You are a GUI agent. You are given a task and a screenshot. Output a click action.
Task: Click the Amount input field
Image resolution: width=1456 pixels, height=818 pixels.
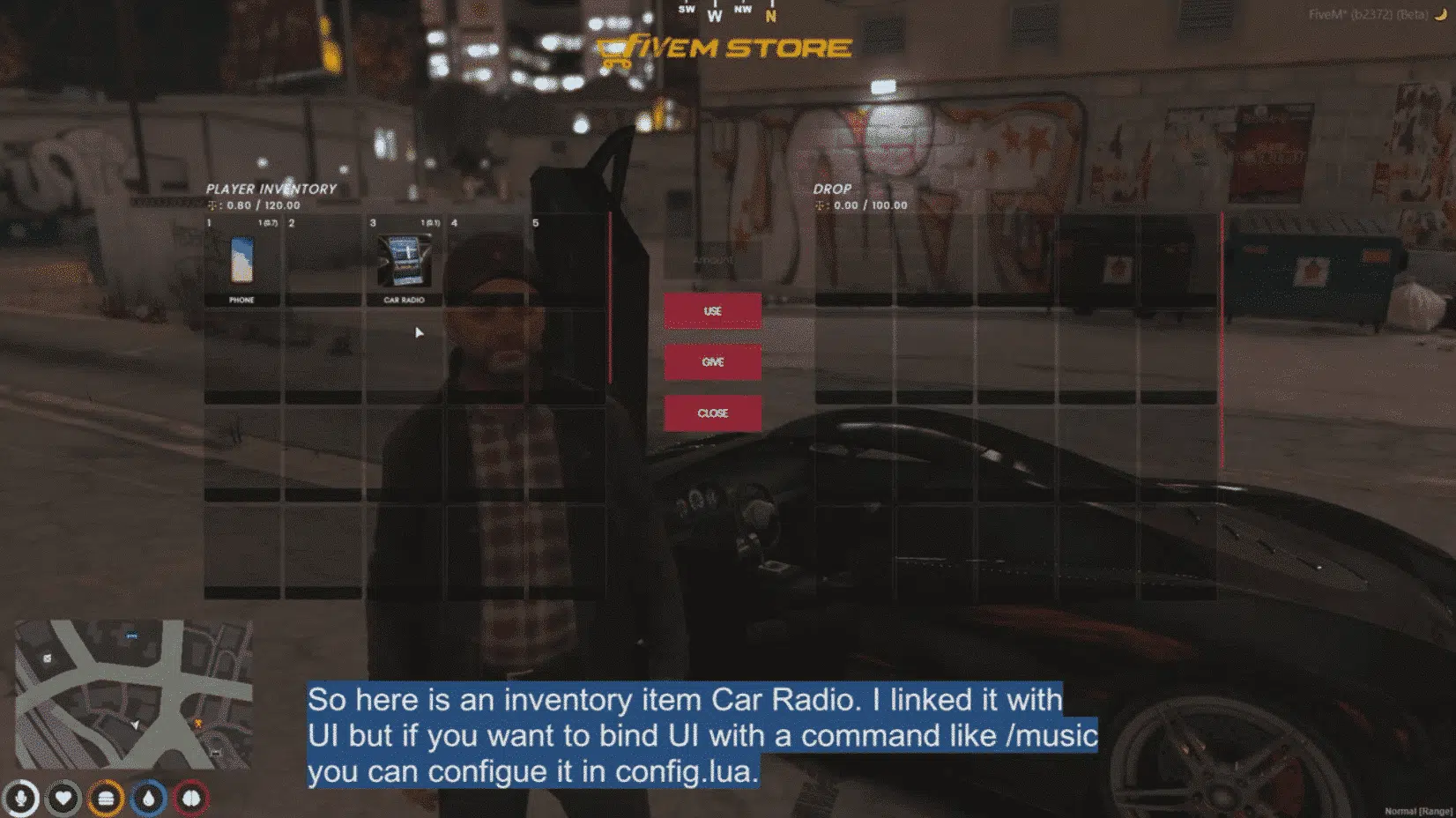[x=713, y=261]
